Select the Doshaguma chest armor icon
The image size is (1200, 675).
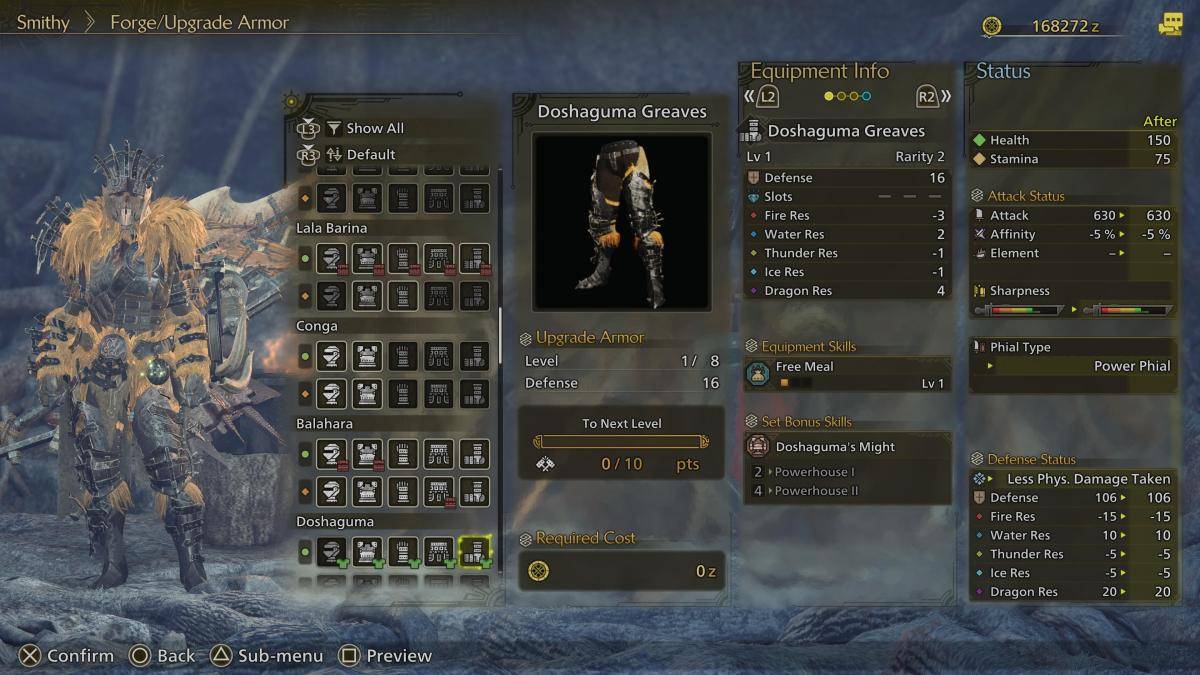367,551
